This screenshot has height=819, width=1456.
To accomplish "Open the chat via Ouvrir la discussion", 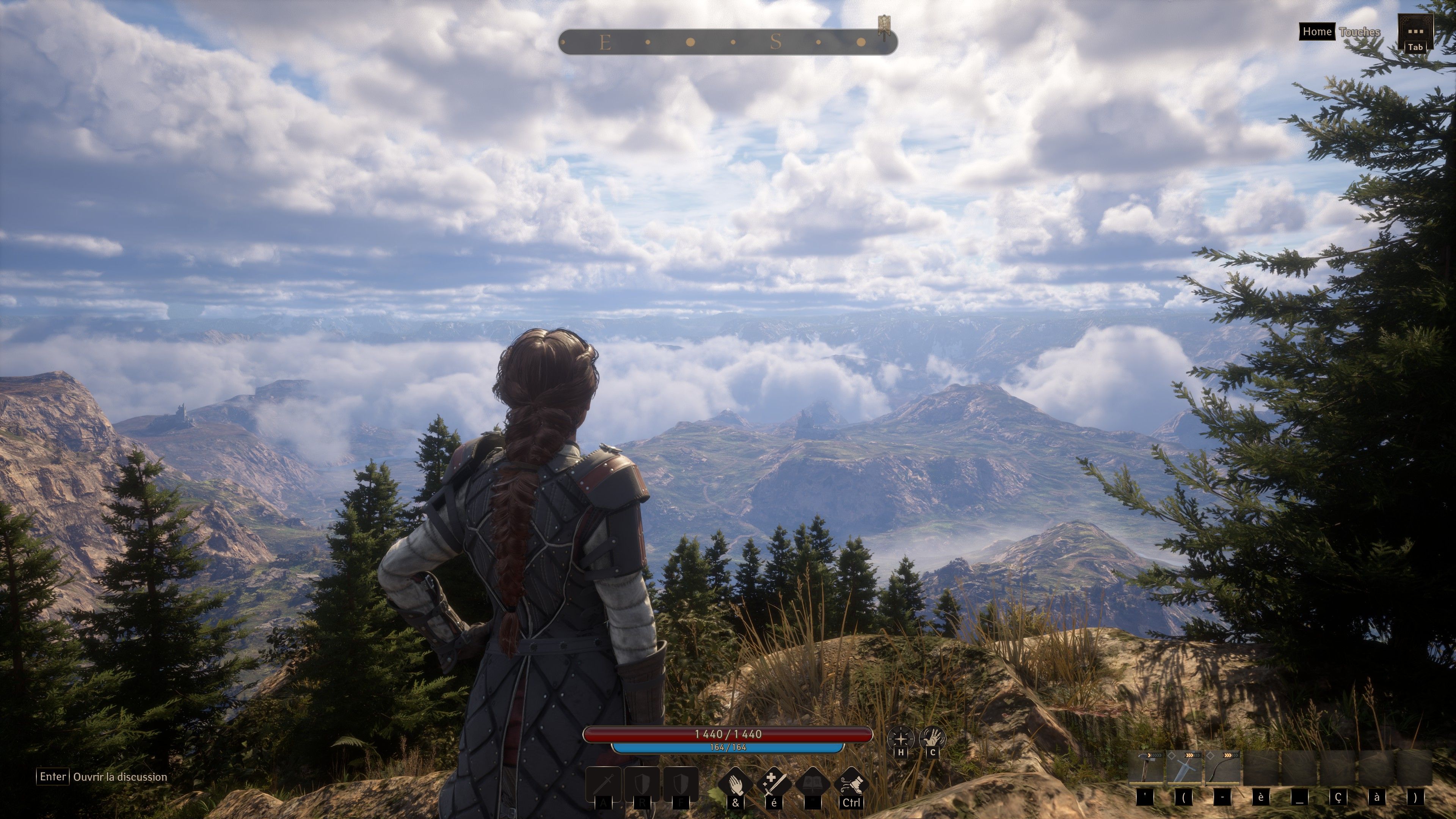I will [120, 777].
